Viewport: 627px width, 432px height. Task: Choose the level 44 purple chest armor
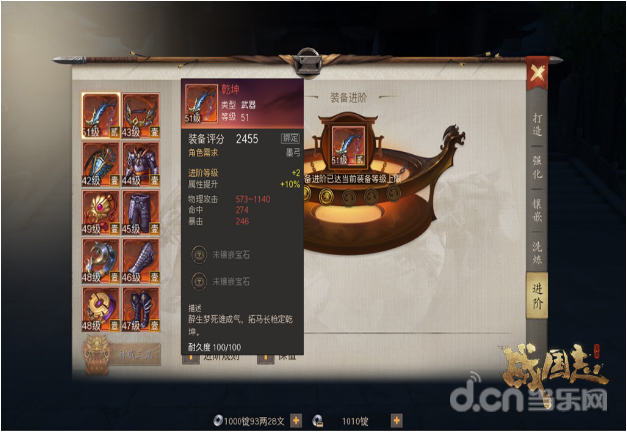pyautogui.click(x=140, y=162)
